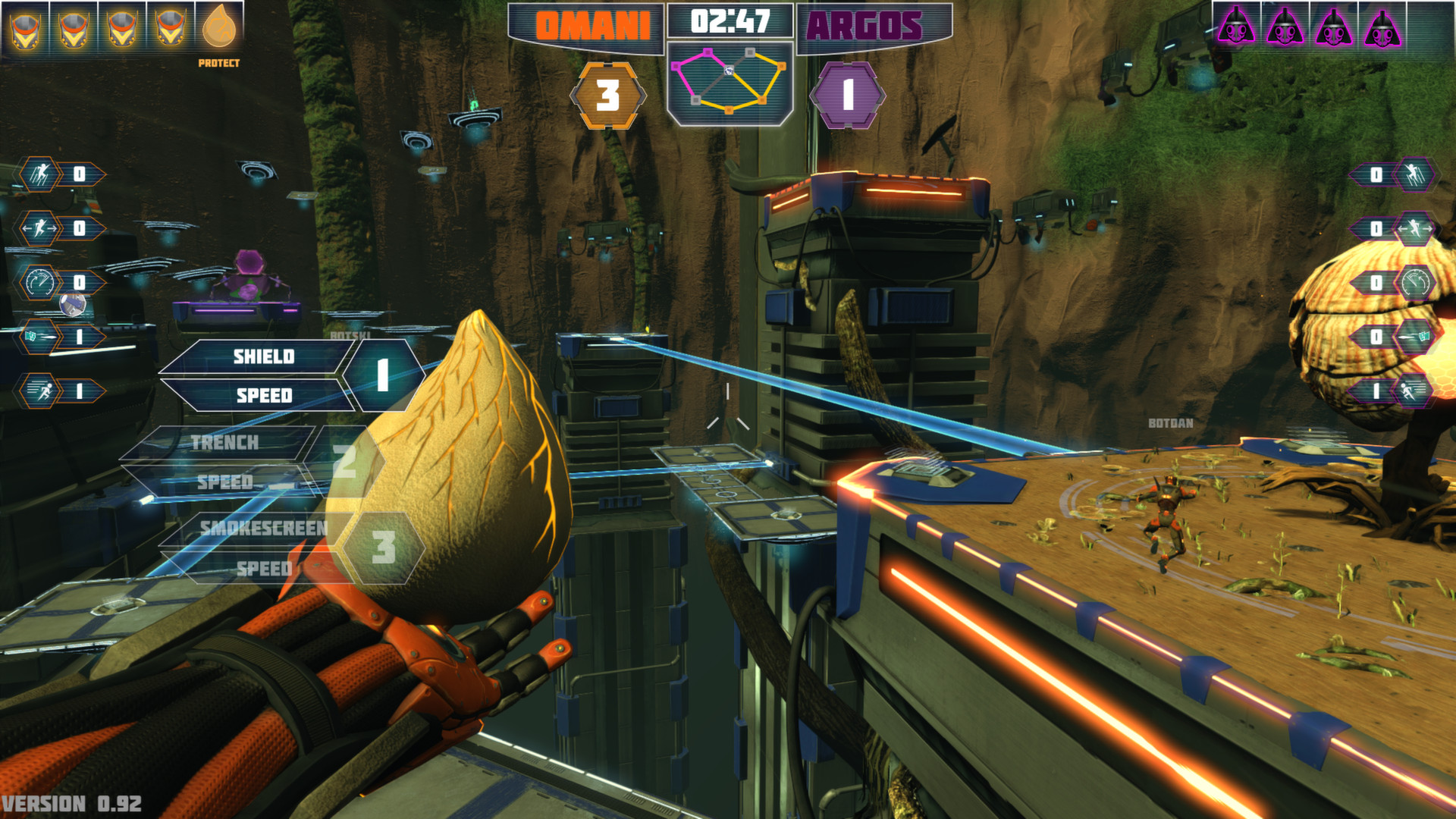Click the Omani sideways-dodge stat icon
Screen dimensions: 1456x819
click(39, 226)
